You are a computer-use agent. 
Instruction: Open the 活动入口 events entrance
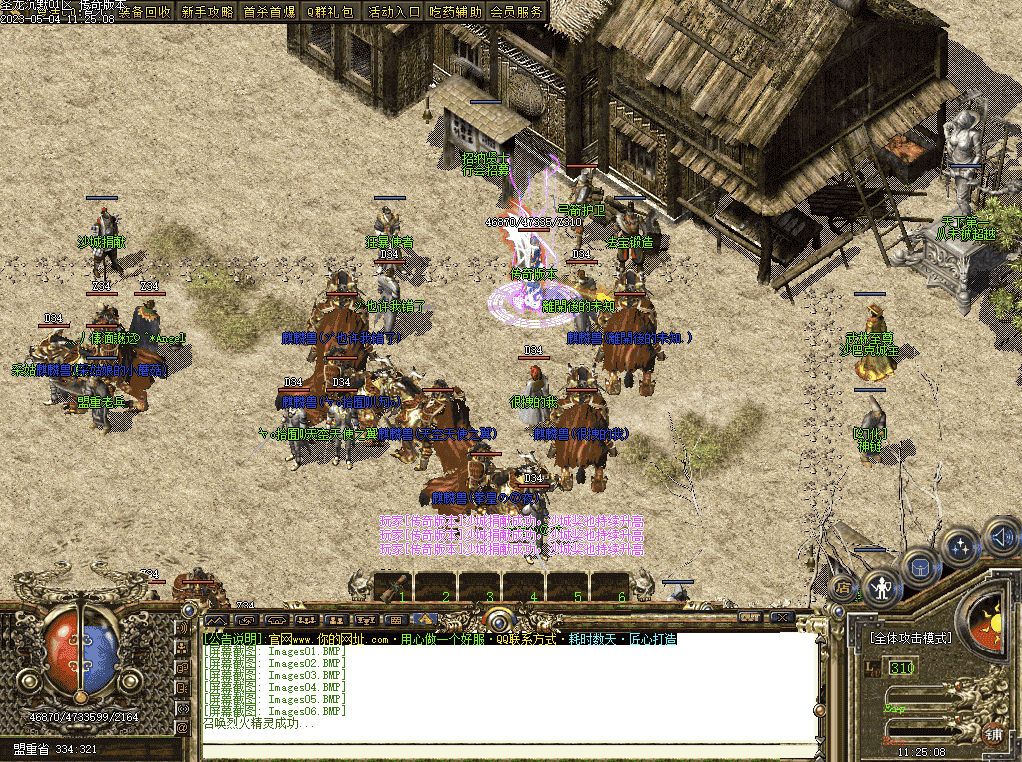394,12
